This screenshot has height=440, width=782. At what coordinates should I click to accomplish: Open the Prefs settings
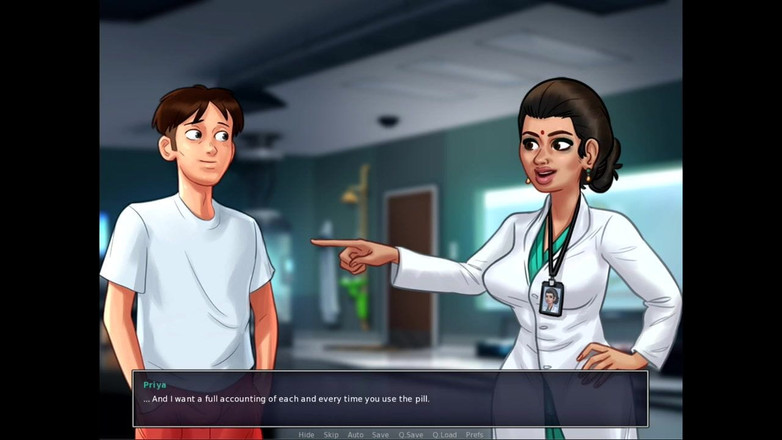(474, 435)
